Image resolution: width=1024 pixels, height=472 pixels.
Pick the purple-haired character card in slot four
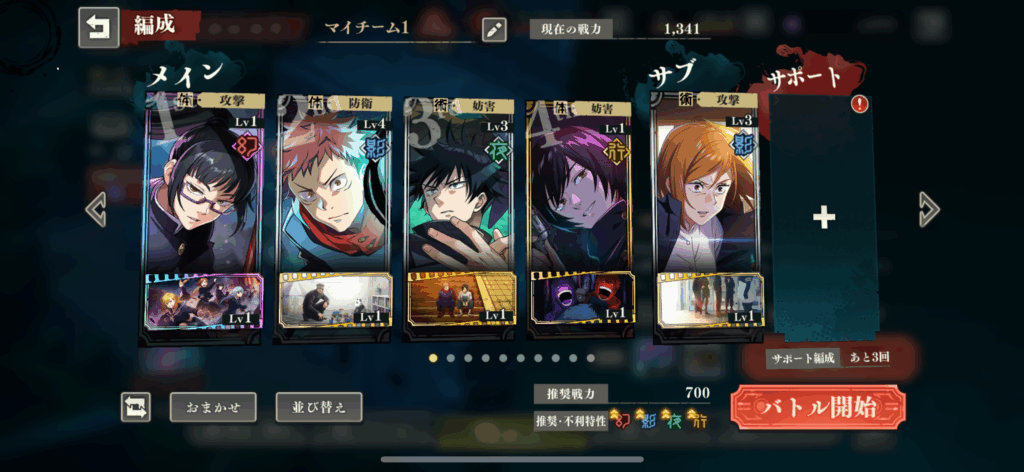582,190
